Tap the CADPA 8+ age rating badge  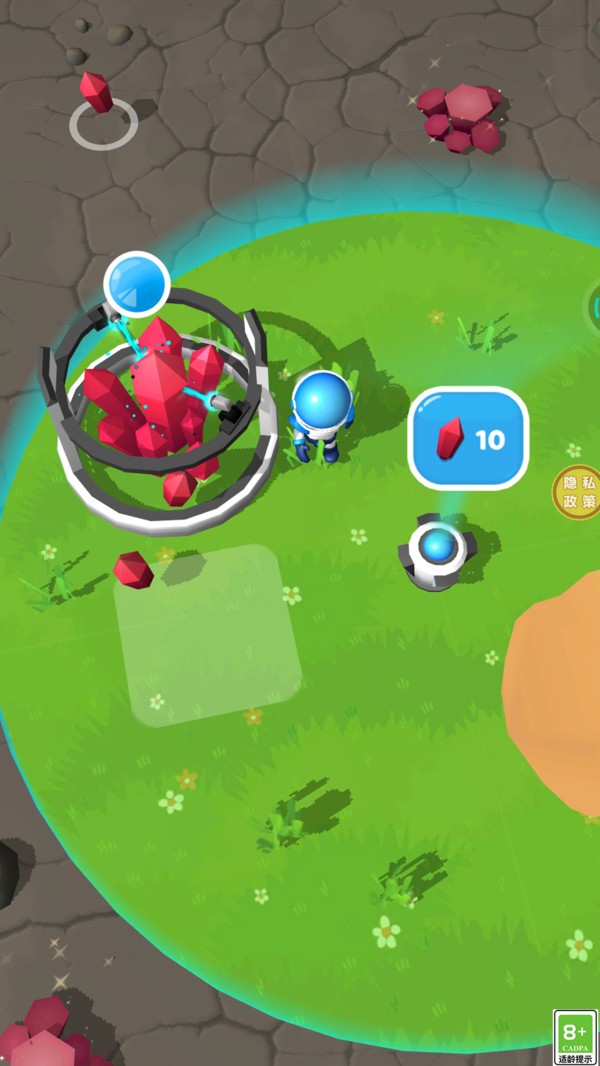(575, 1037)
